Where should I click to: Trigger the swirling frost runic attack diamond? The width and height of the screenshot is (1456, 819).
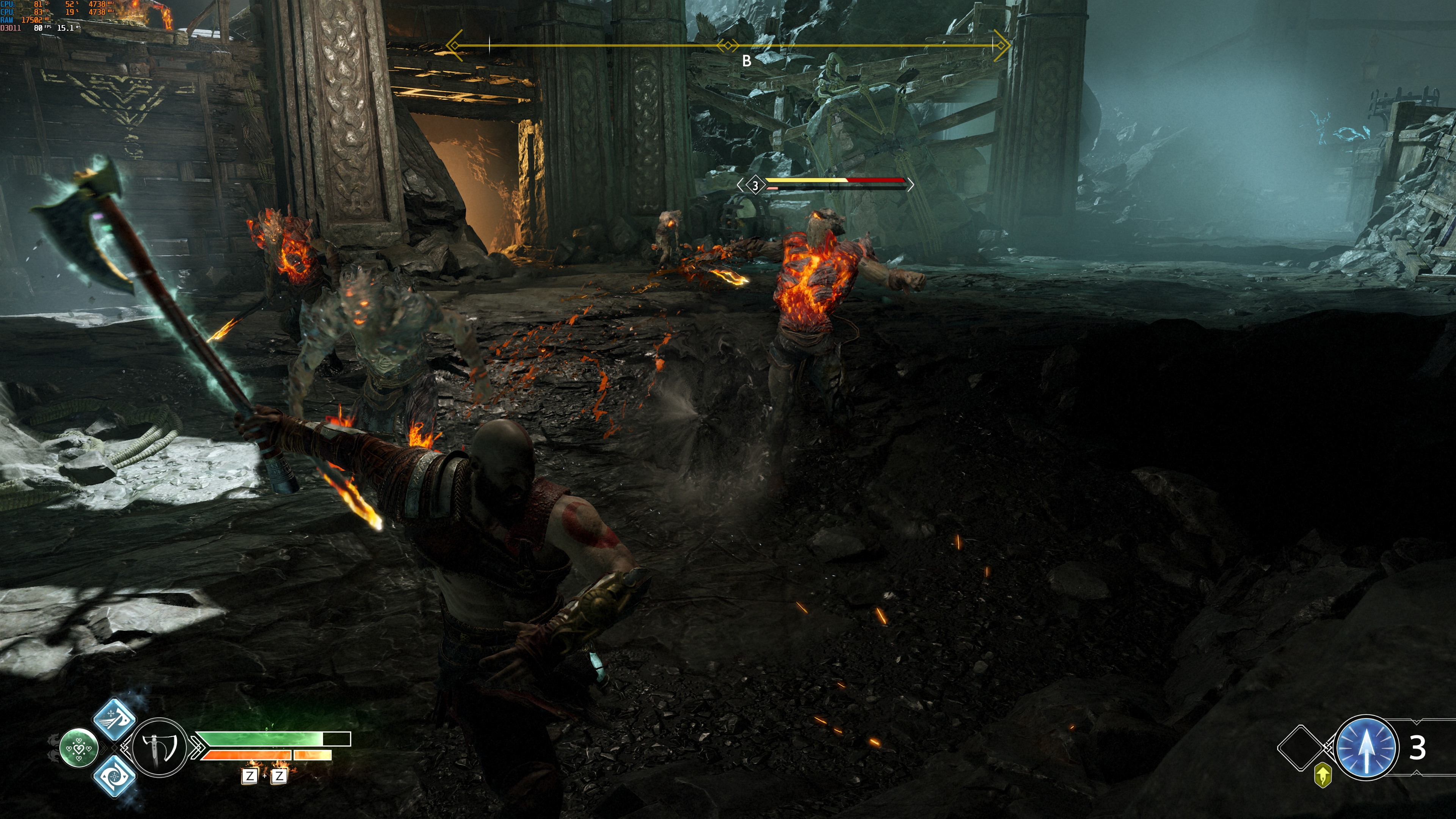[x=114, y=776]
